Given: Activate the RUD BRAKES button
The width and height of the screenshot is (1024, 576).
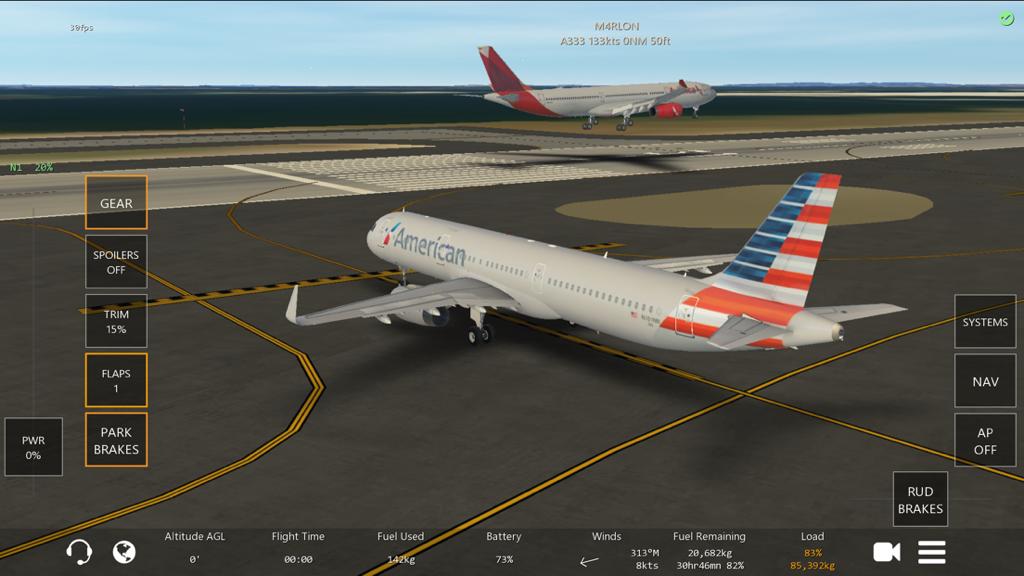Looking at the screenshot, I should point(920,500).
